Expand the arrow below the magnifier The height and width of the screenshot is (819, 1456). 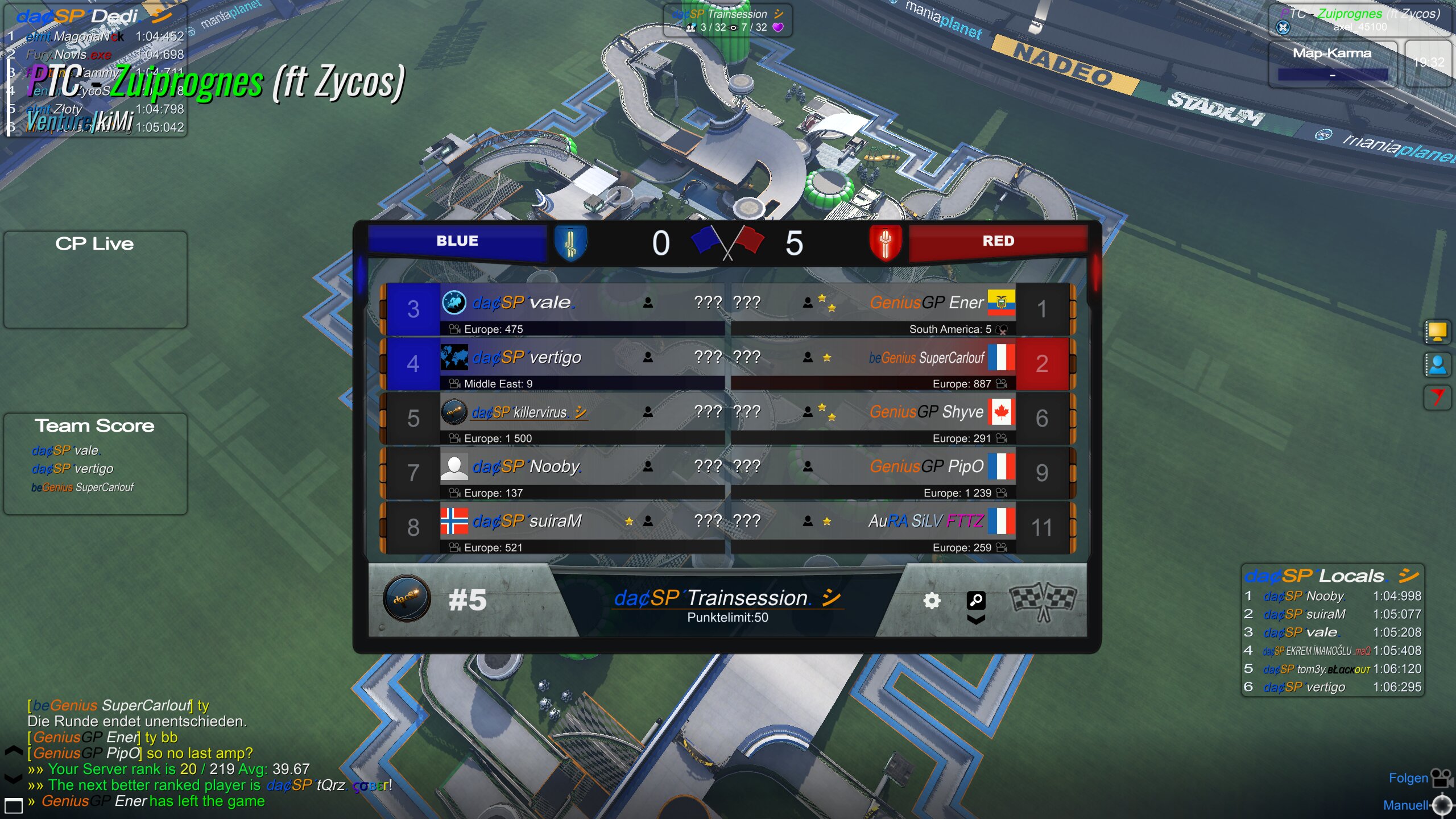[x=976, y=619]
